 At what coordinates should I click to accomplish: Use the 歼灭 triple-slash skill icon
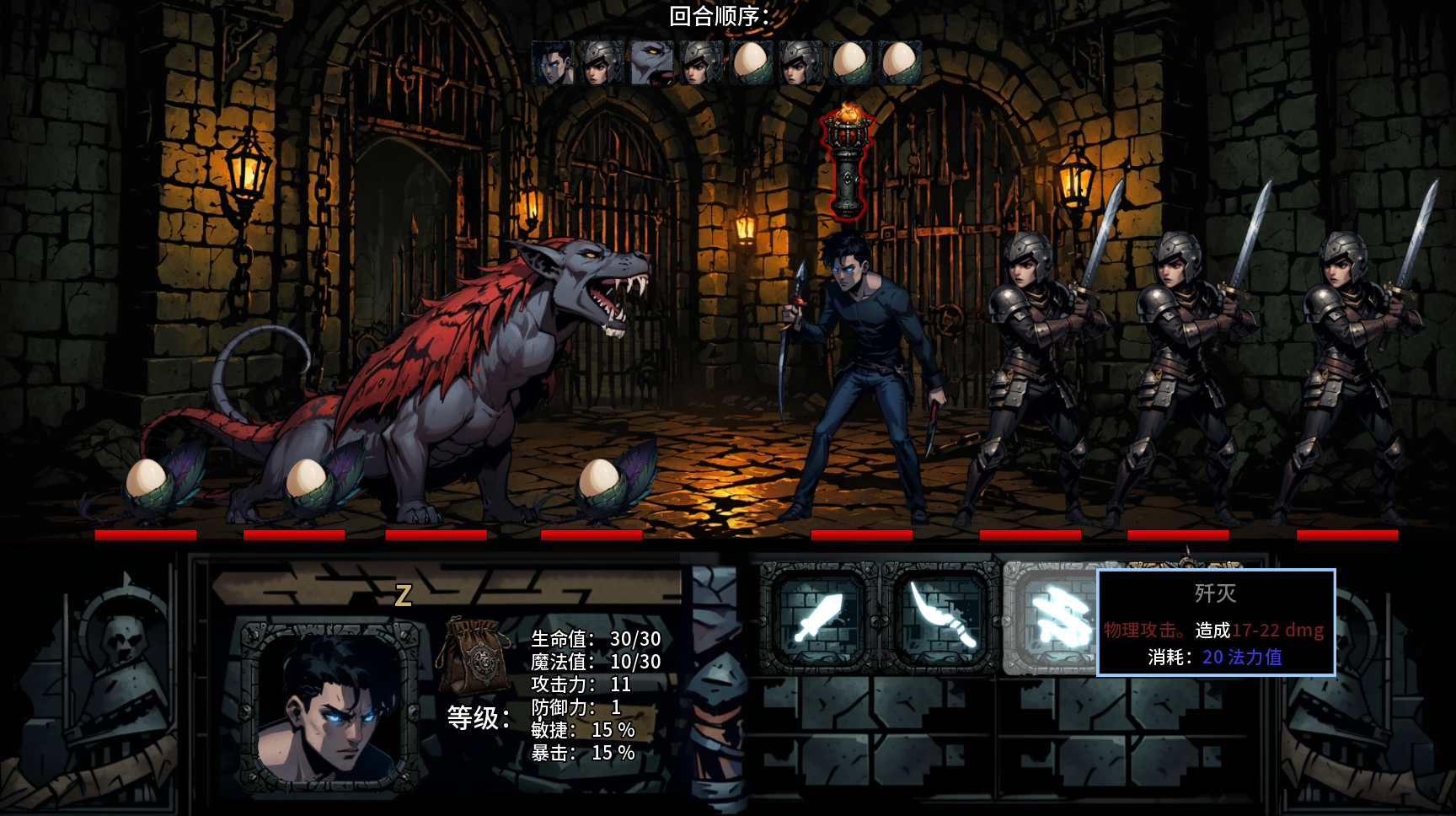tap(1052, 618)
